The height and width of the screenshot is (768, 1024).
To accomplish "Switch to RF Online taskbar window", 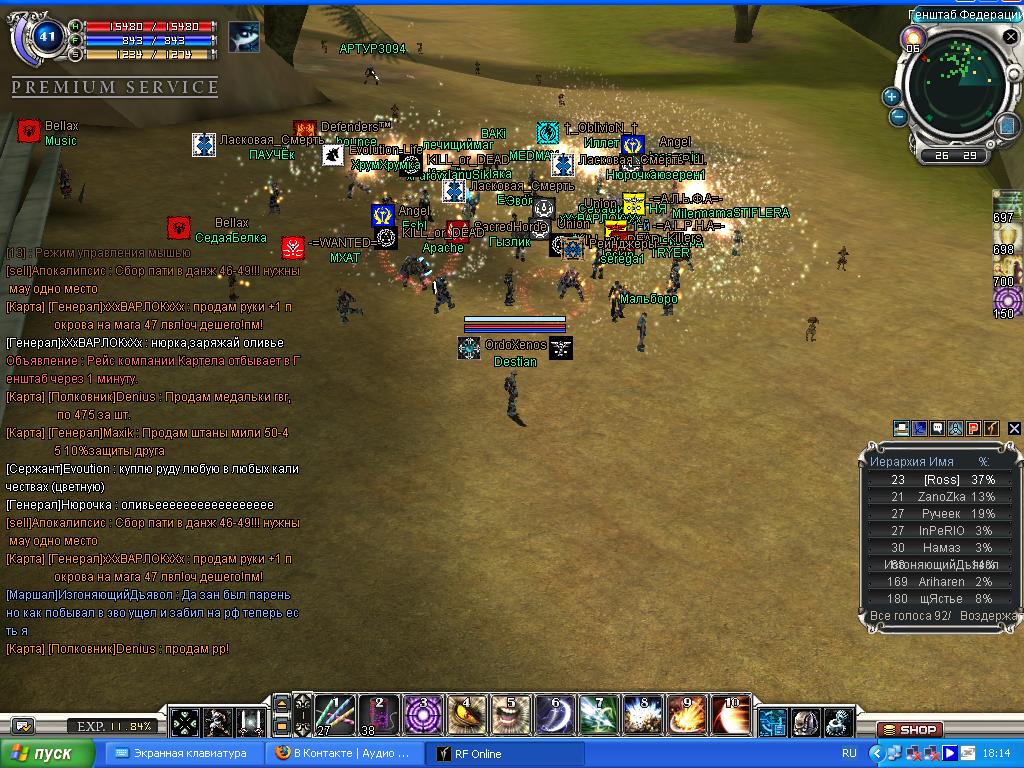I will 505,753.
